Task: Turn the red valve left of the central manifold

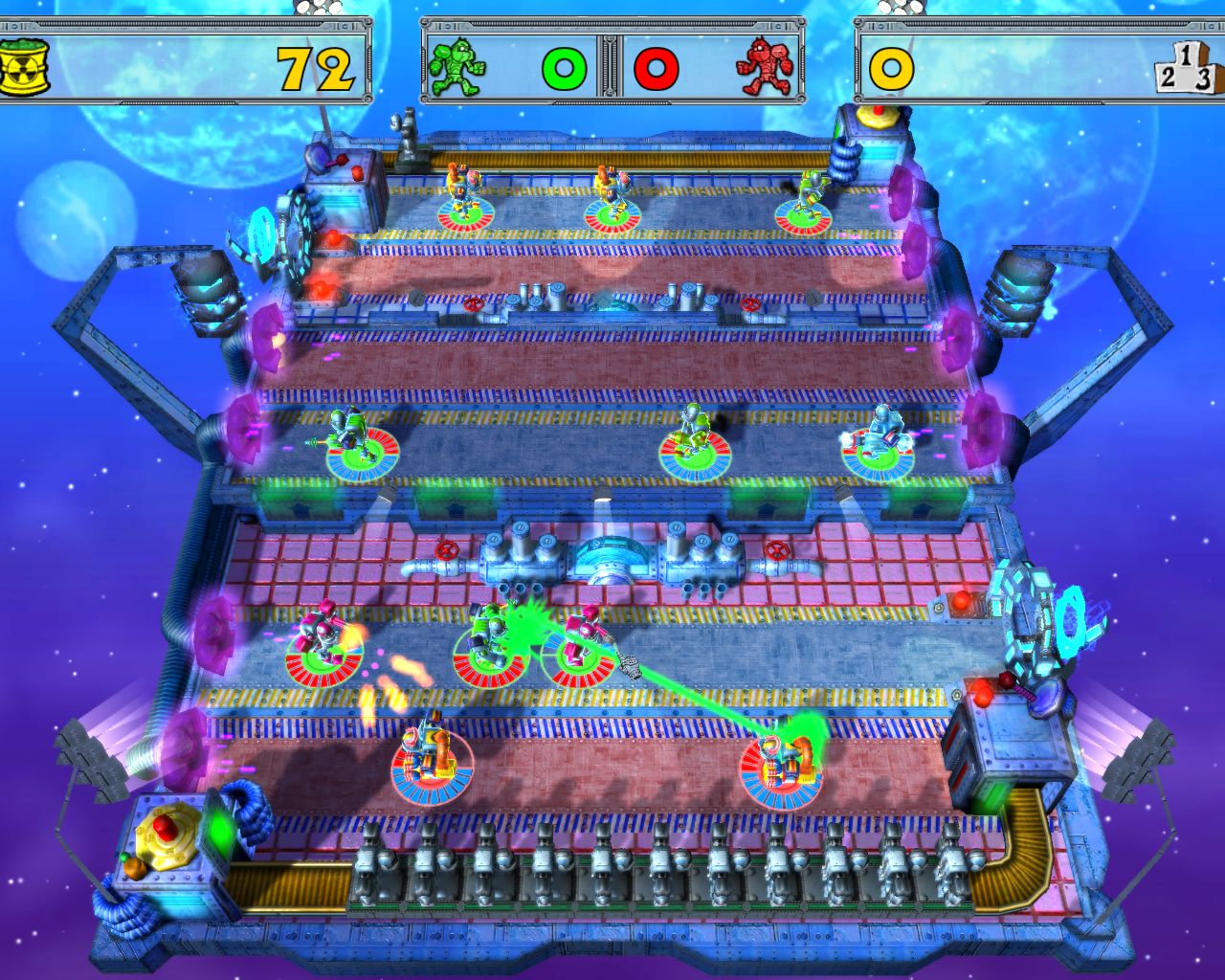Action: tap(445, 551)
